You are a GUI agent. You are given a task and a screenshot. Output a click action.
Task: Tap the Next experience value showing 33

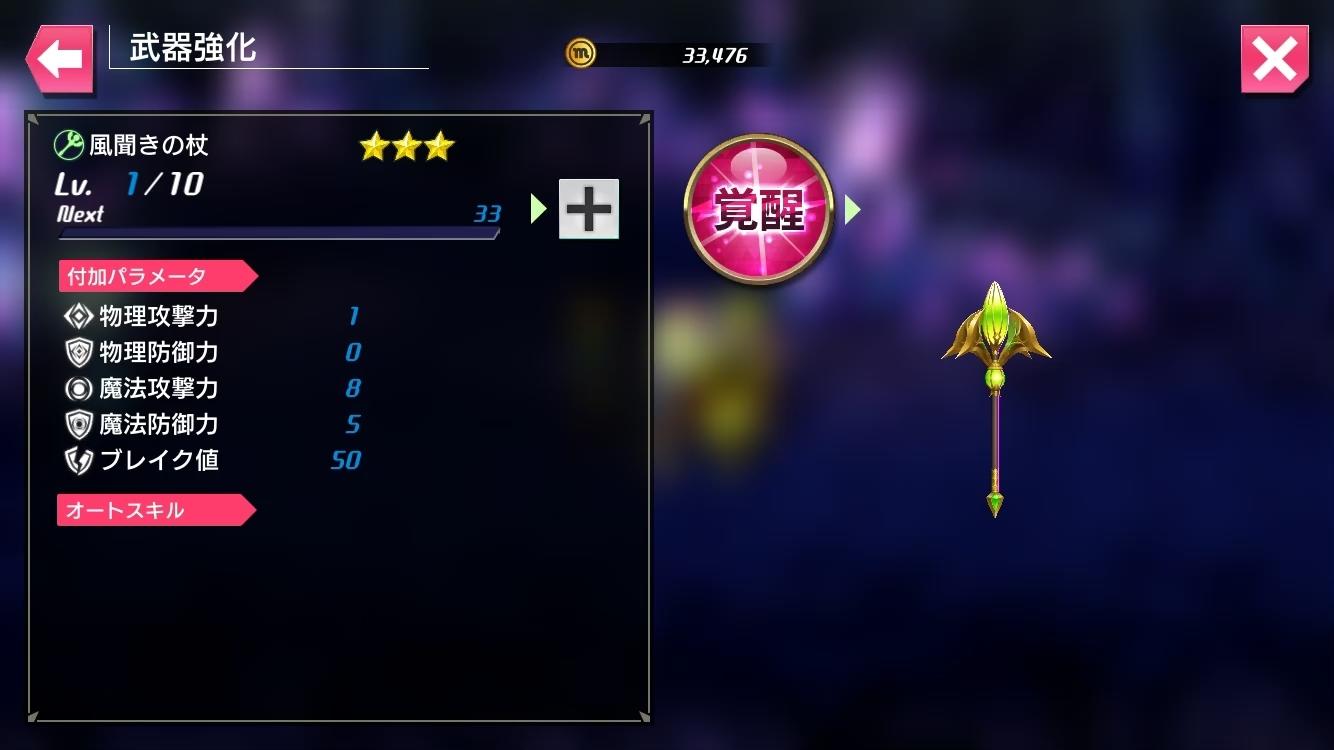[x=486, y=215]
